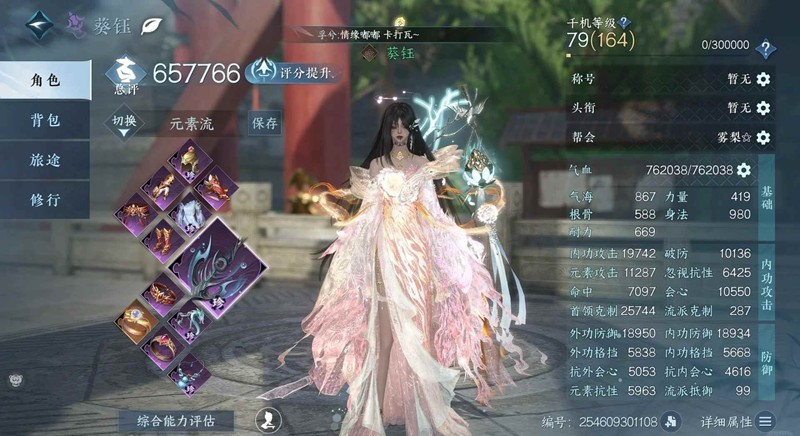Open settings gear for 头衔
This screenshot has width=800, height=436.
tap(764, 108)
